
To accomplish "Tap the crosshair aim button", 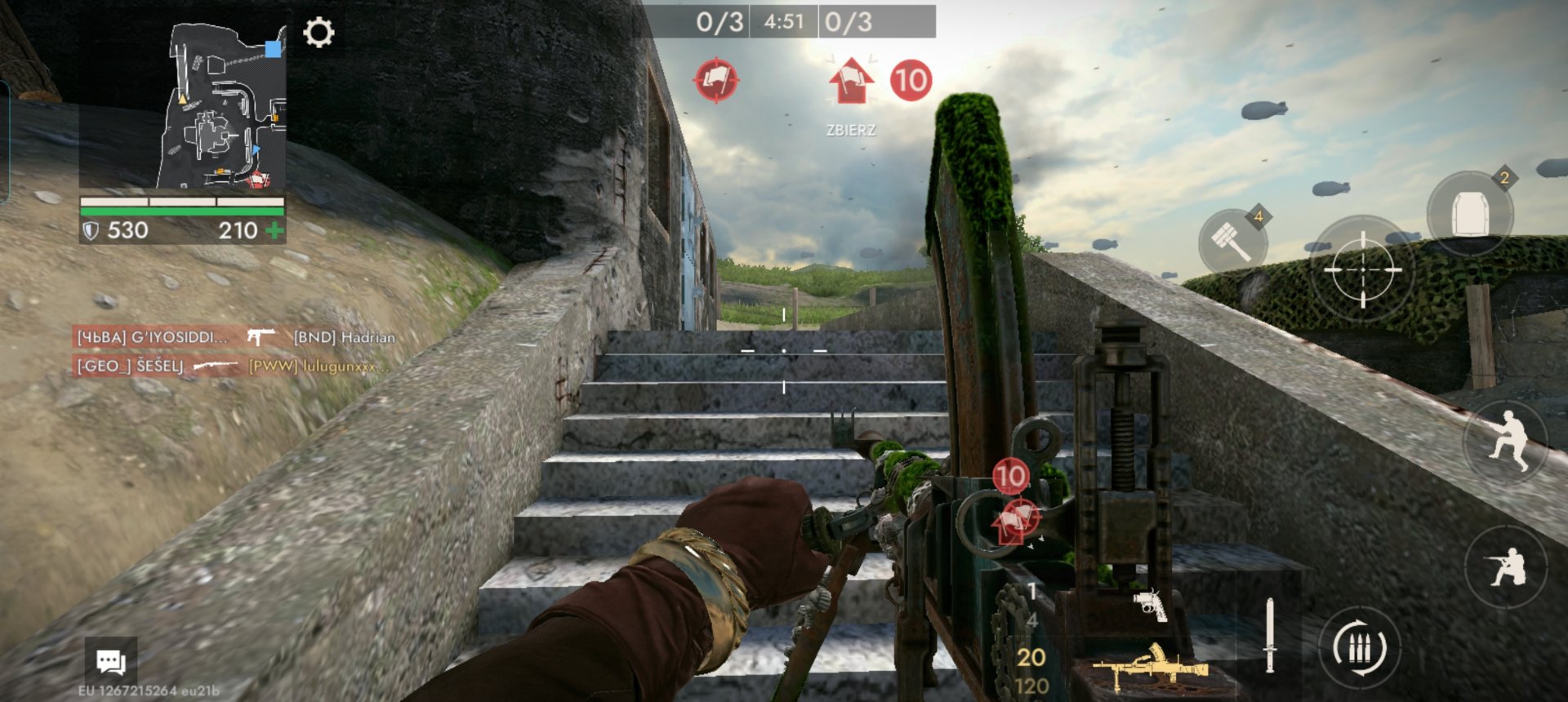I will [1362, 269].
